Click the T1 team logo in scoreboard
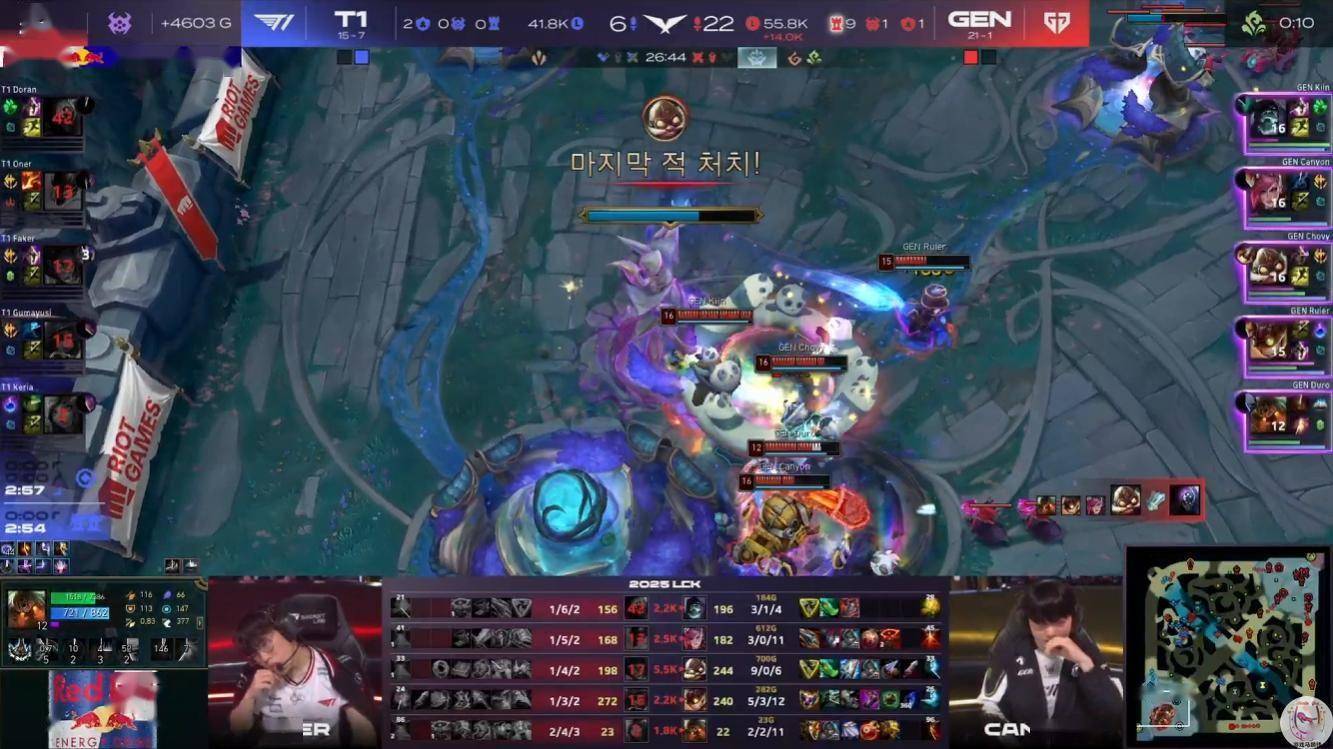Viewport: 1333px width, 749px height. [x=274, y=22]
